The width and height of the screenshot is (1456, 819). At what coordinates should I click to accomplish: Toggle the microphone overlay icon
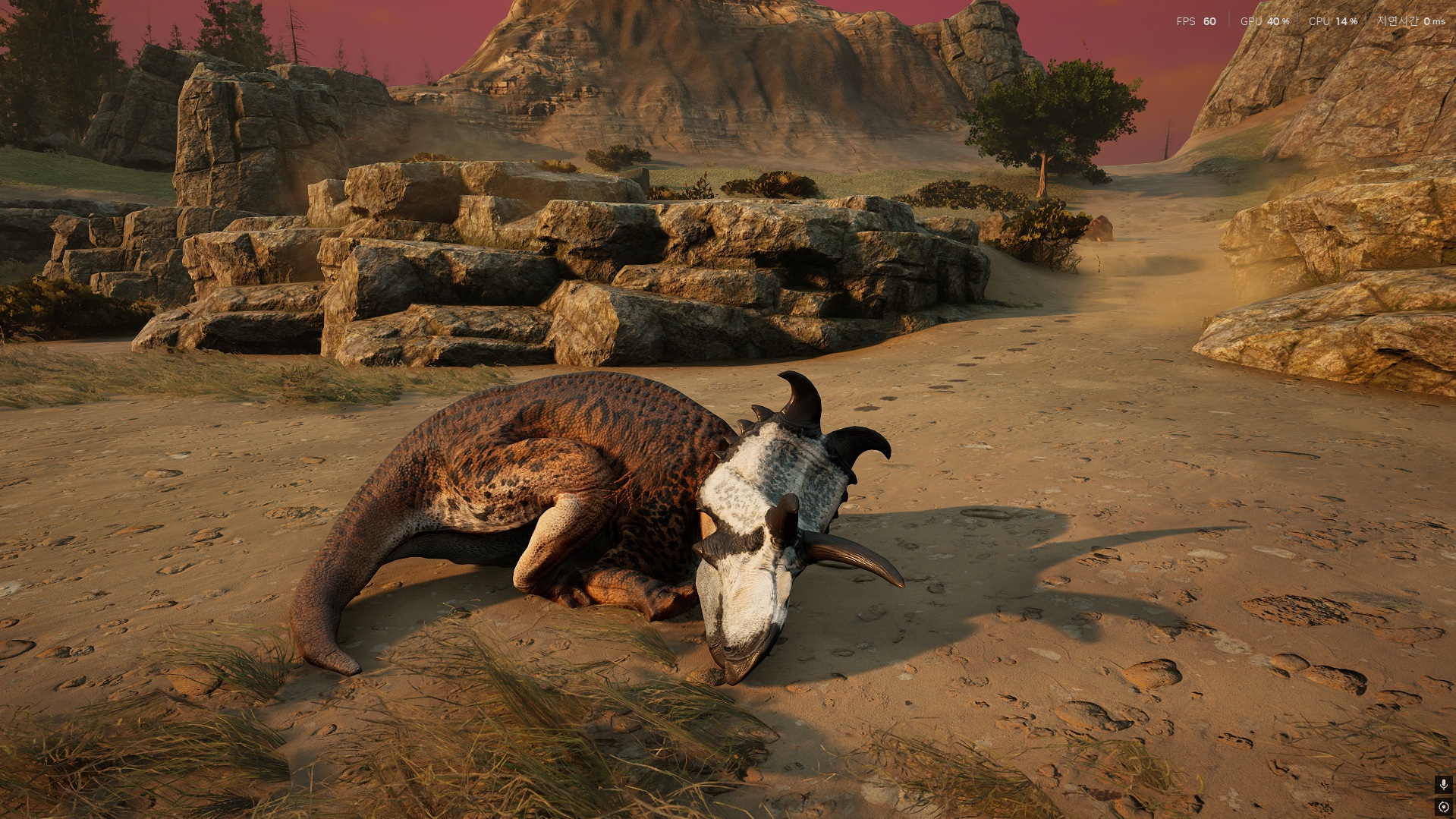[1443, 784]
